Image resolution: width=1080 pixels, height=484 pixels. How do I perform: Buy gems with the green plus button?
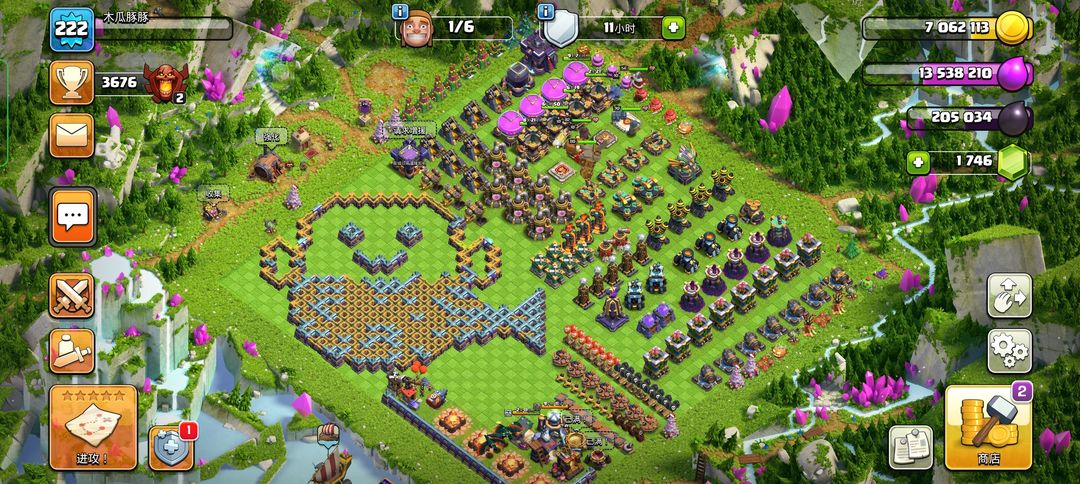(x=917, y=161)
